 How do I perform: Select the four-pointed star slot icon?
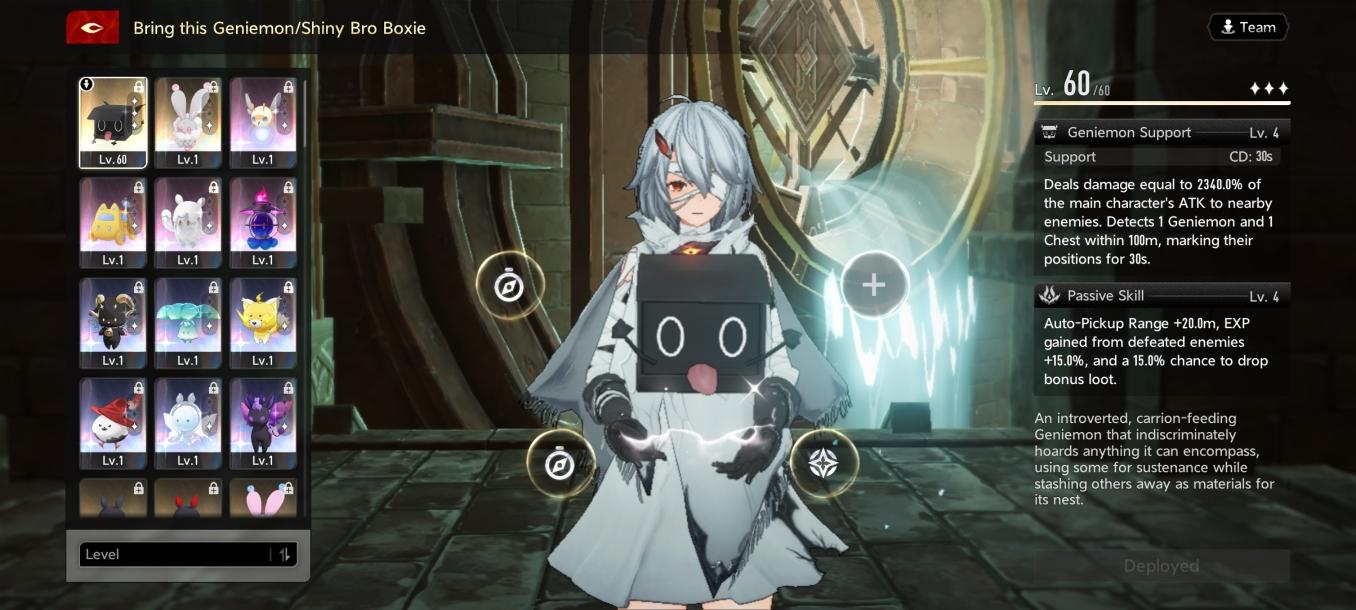pyautogui.click(x=824, y=462)
